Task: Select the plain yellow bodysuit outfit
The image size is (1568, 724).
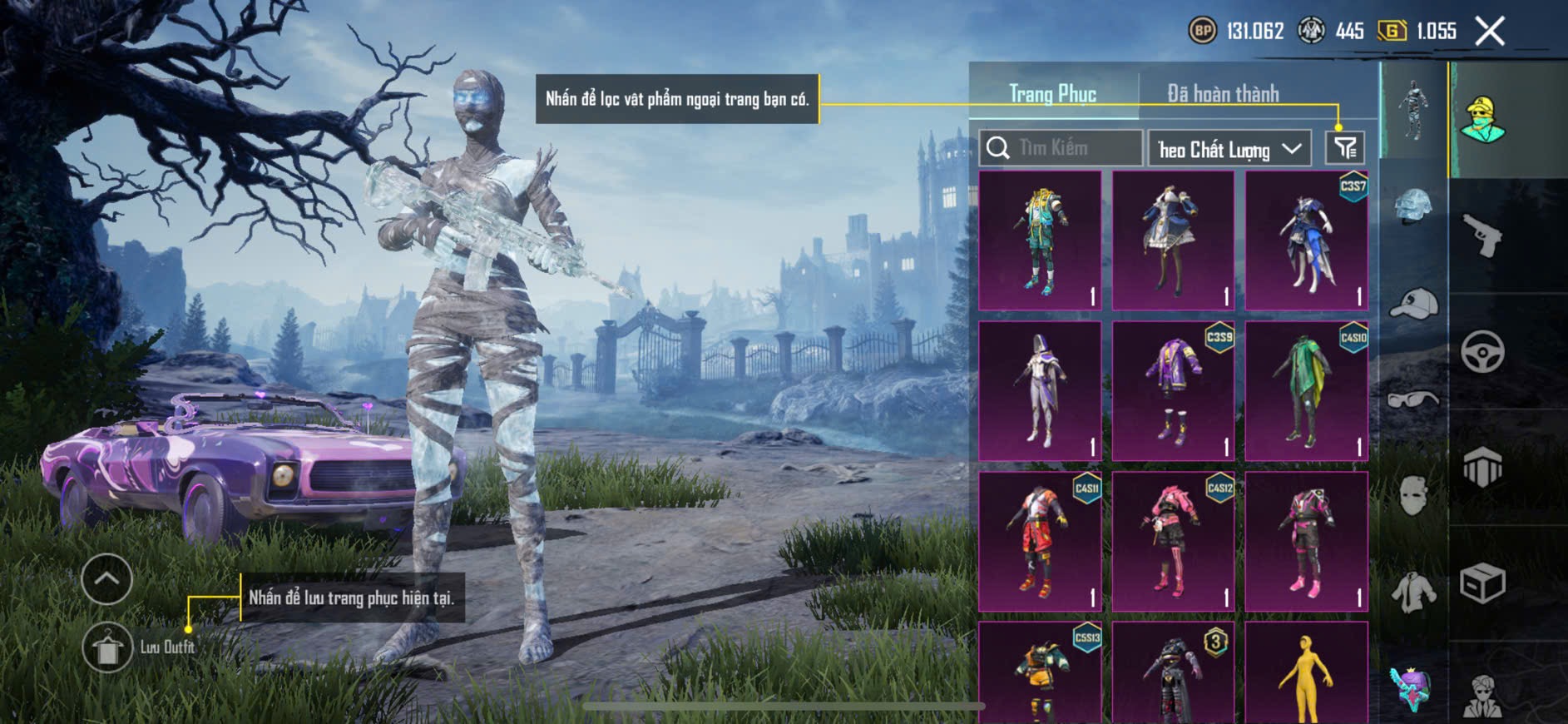Action: point(1306,674)
